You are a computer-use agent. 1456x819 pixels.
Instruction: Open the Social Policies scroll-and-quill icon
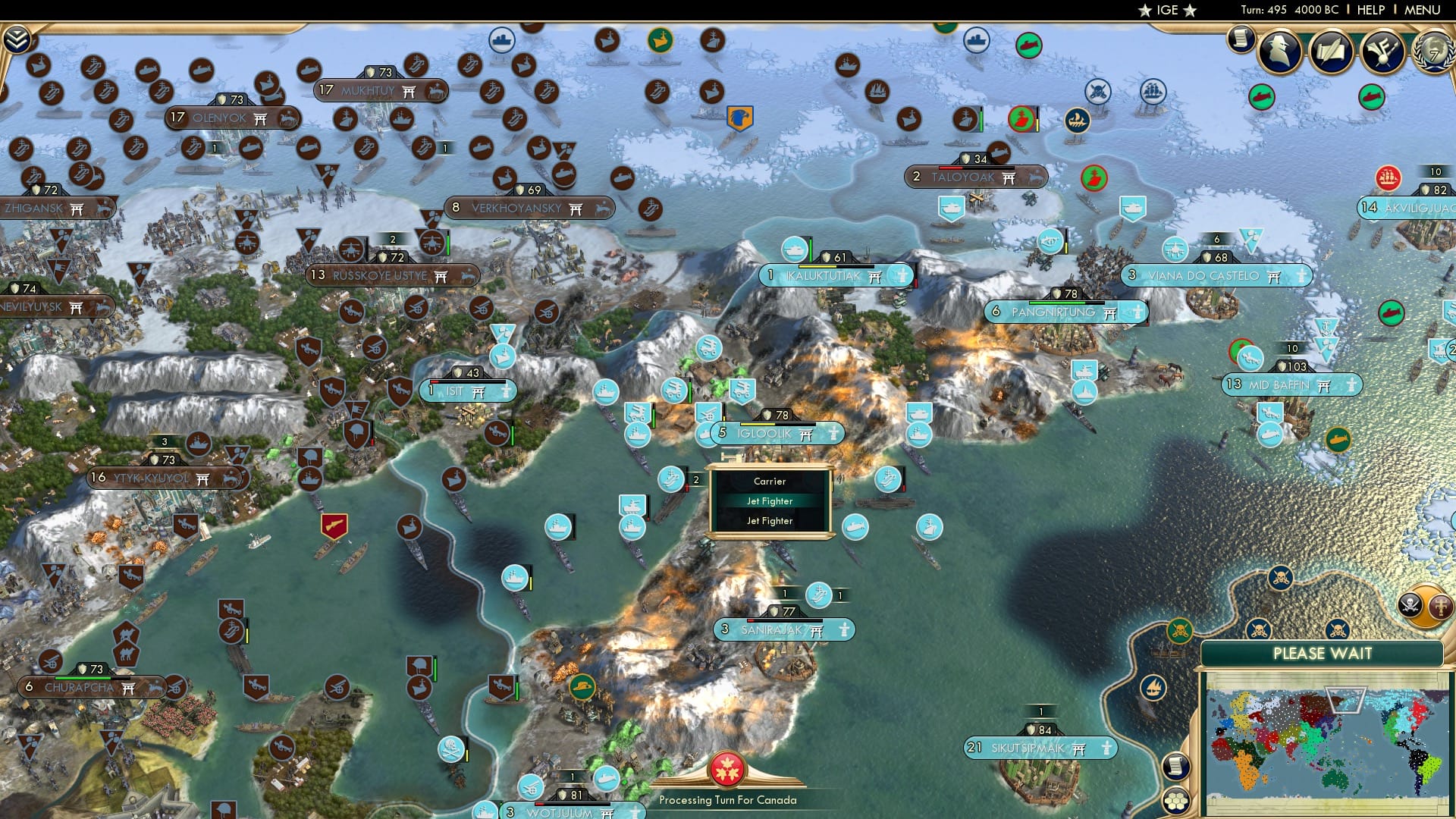pyautogui.click(x=1331, y=51)
